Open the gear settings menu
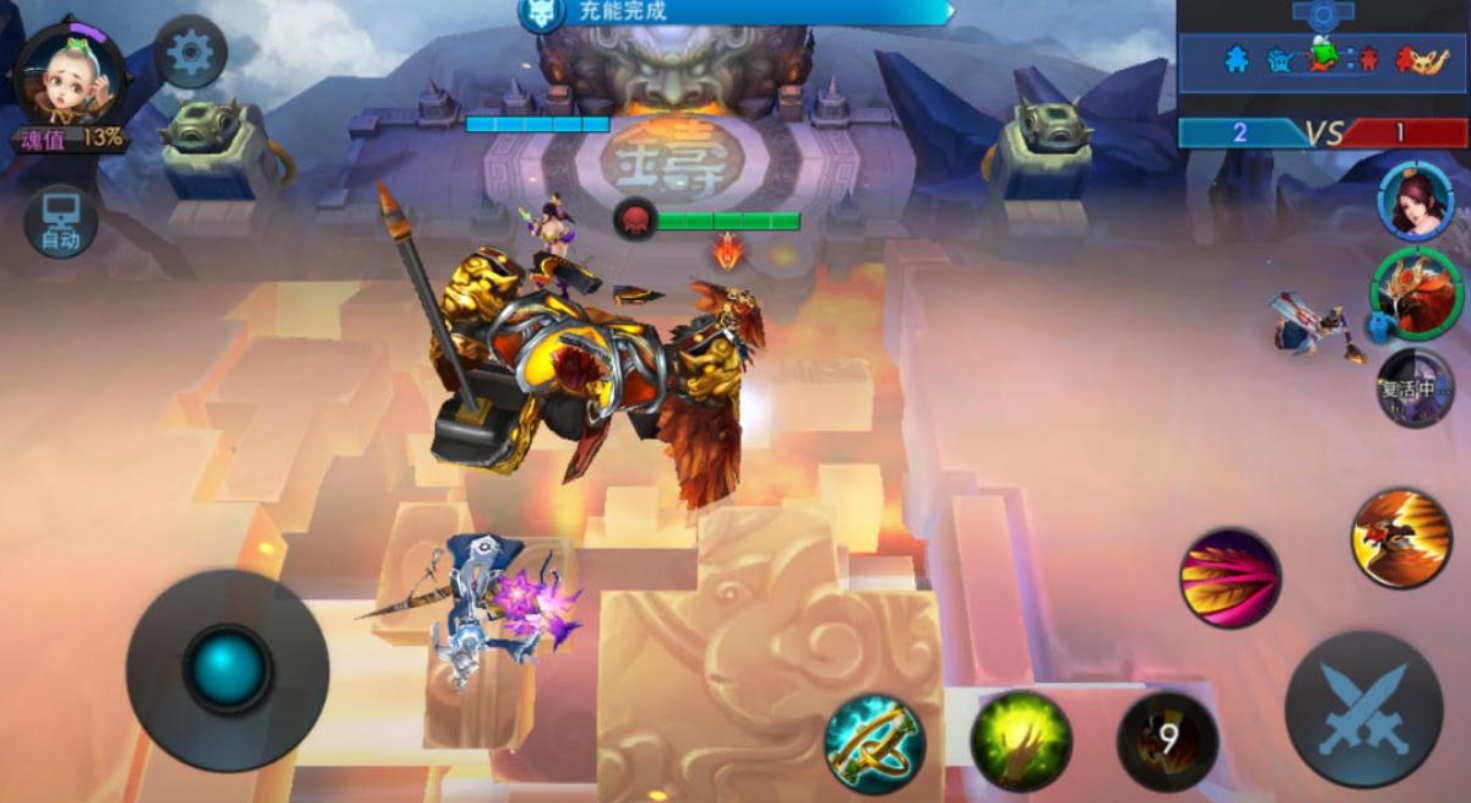 pyautogui.click(x=190, y=53)
